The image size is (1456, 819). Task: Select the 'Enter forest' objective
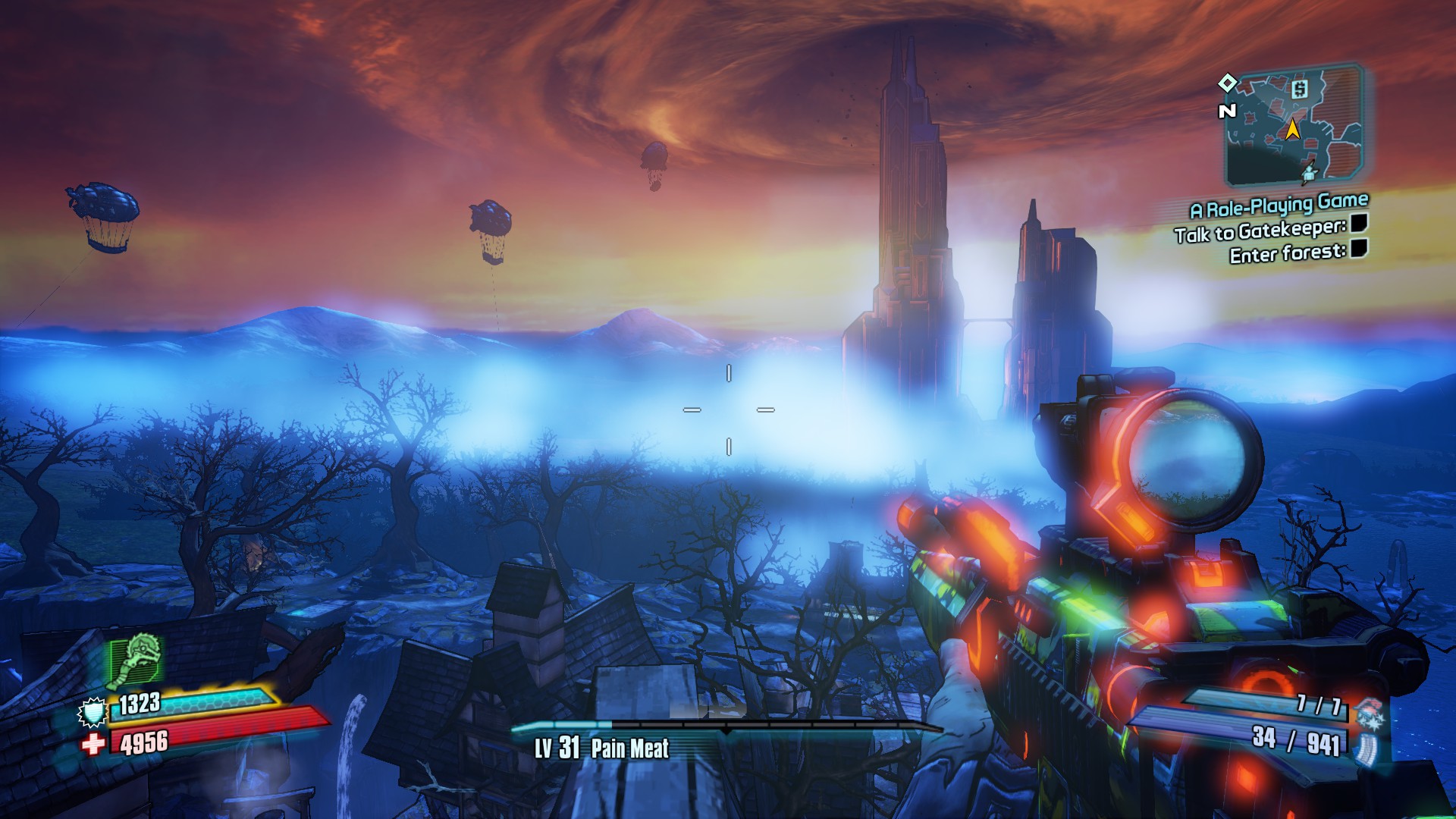(1288, 253)
